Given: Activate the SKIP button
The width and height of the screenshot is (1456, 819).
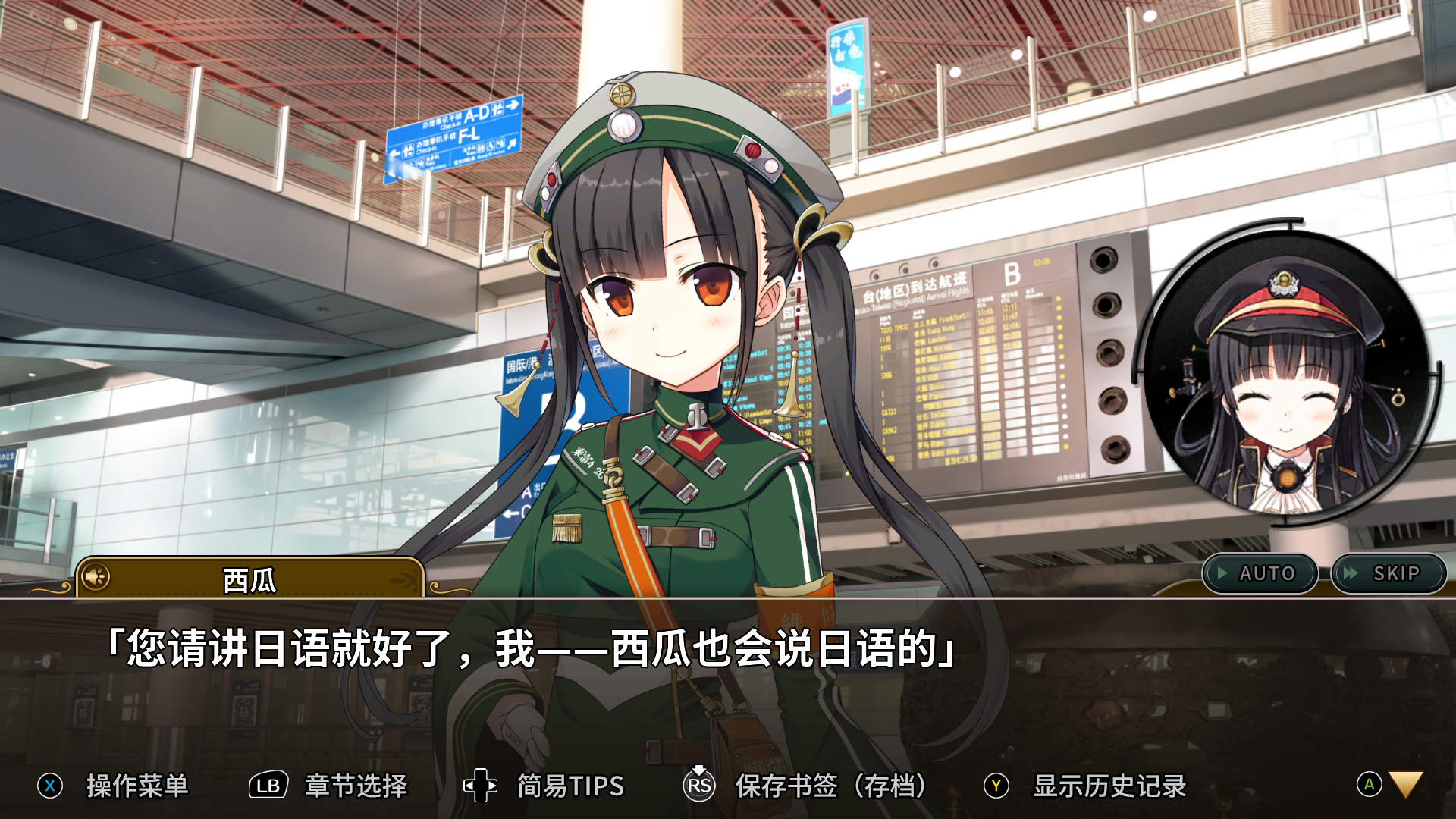Looking at the screenshot, I should pos(1388,573).
